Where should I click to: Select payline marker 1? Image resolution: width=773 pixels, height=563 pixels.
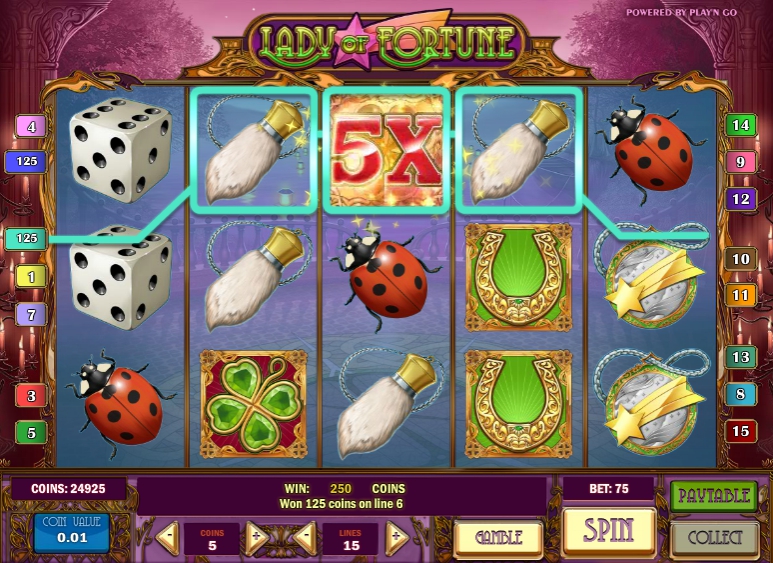pos(31,277)
